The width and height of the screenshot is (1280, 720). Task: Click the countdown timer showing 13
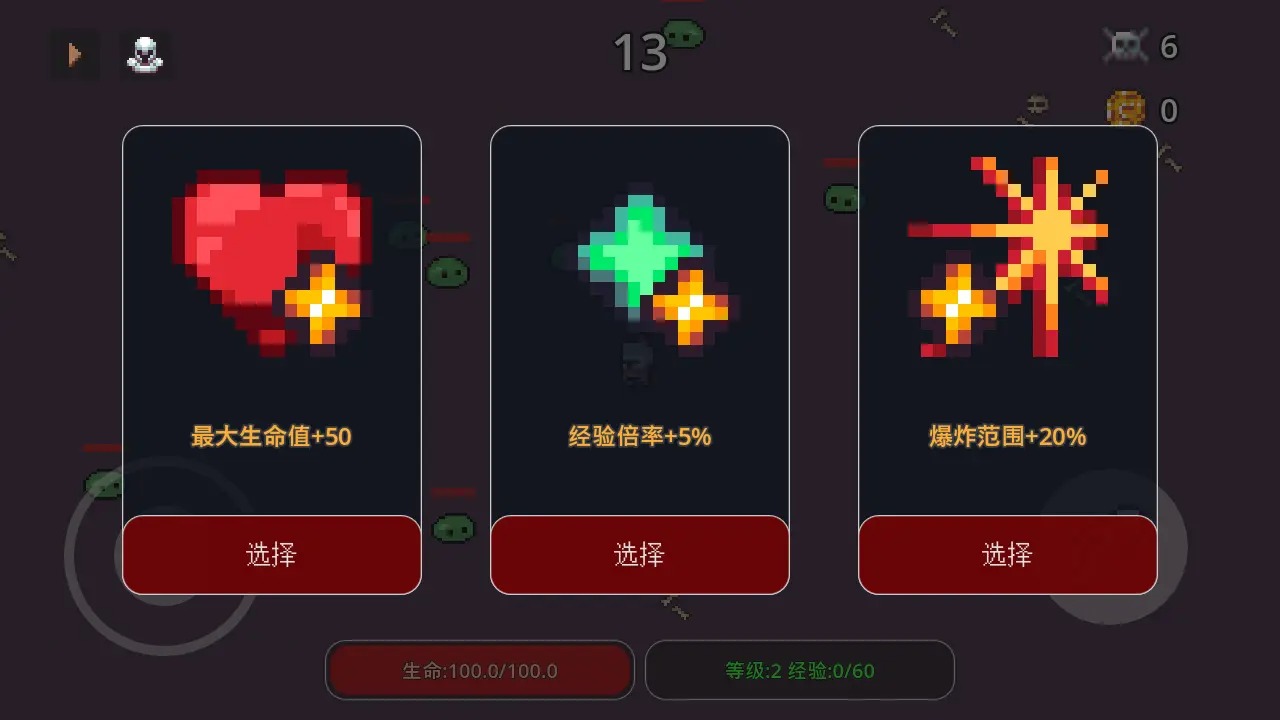point(643,52)
